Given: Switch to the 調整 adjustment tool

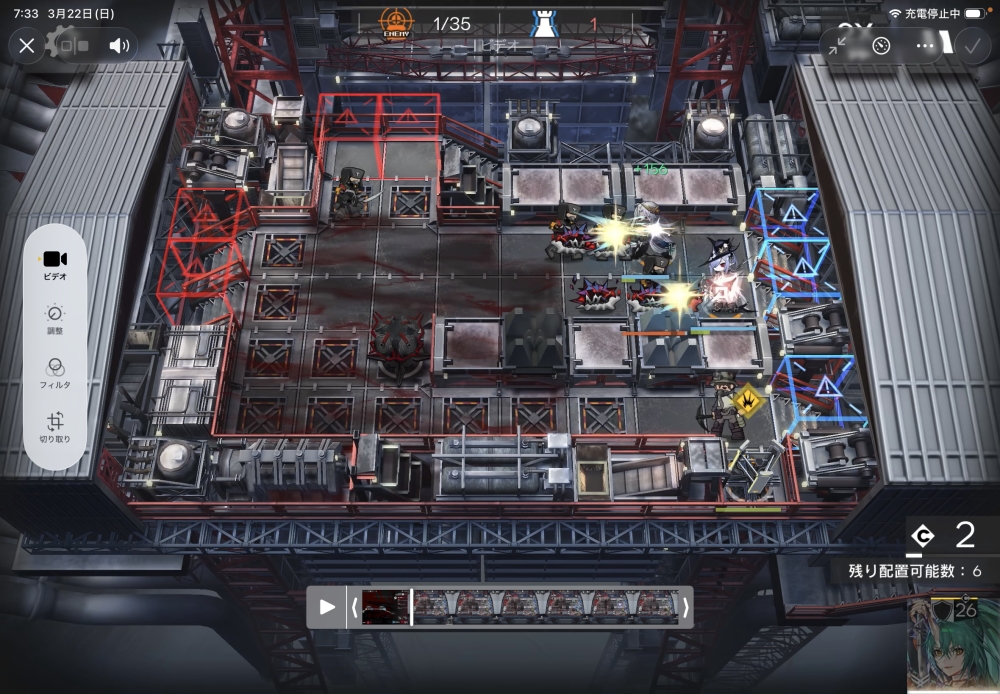Looking at the screenshot, I should pos(55,319).
